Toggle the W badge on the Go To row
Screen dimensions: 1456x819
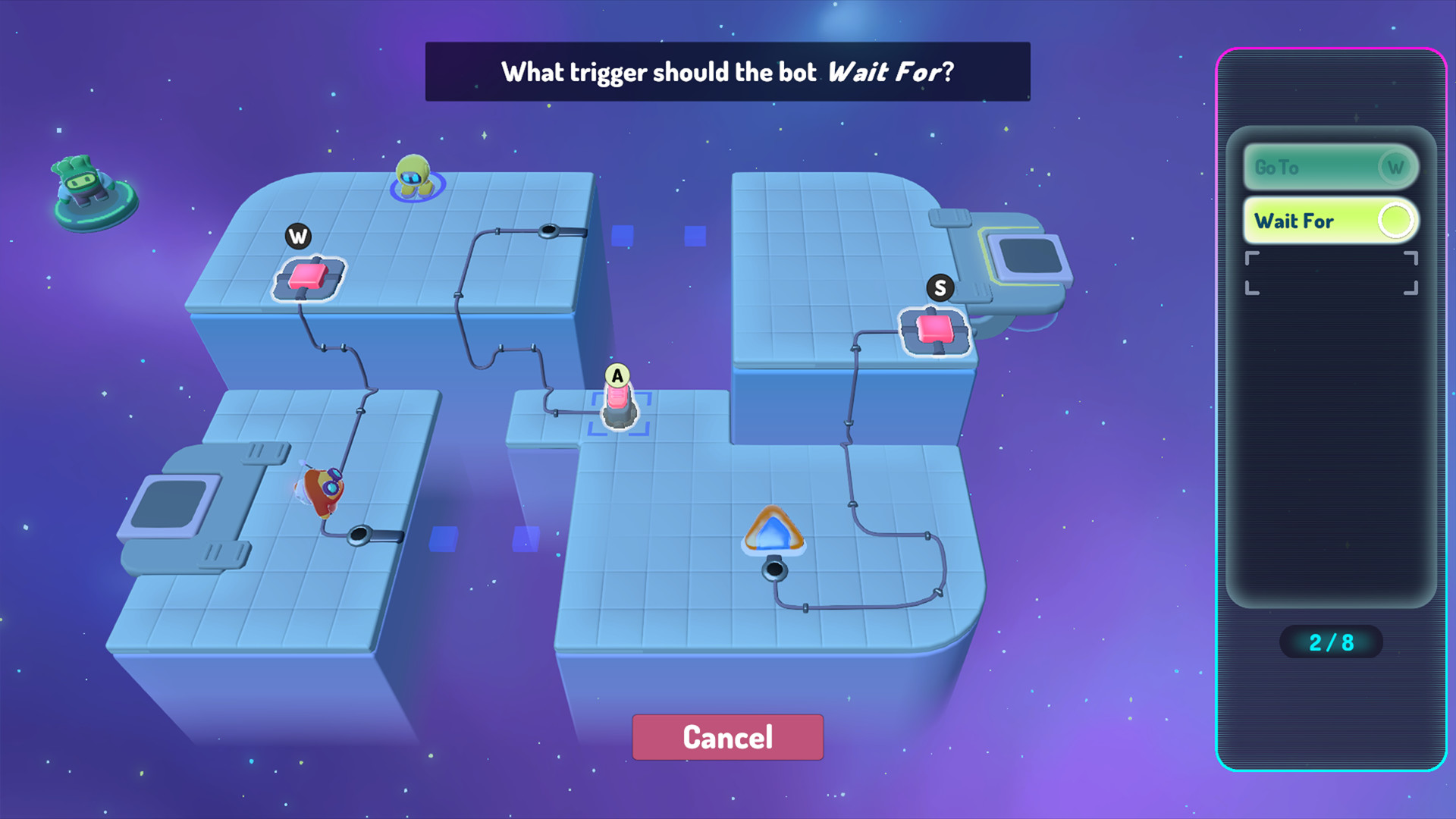(1395, 168)
